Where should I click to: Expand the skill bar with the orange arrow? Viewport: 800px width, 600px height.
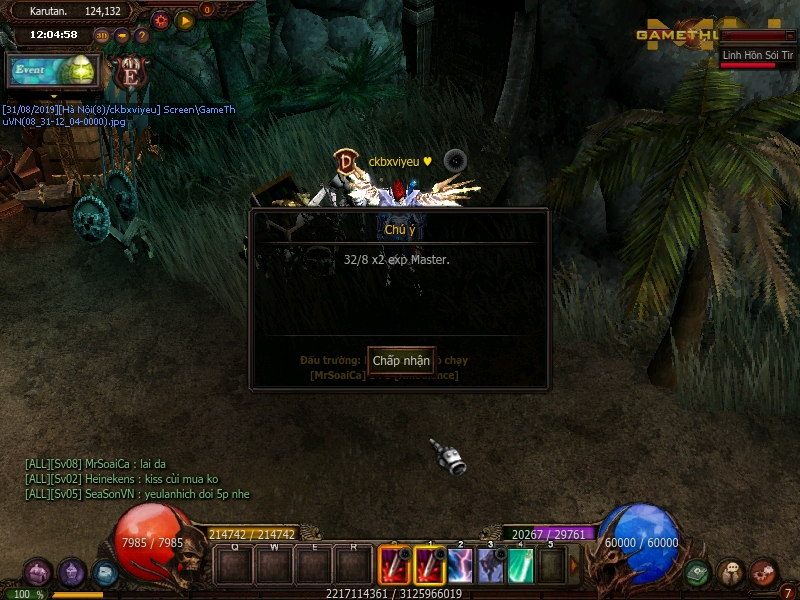click(574, 567)
